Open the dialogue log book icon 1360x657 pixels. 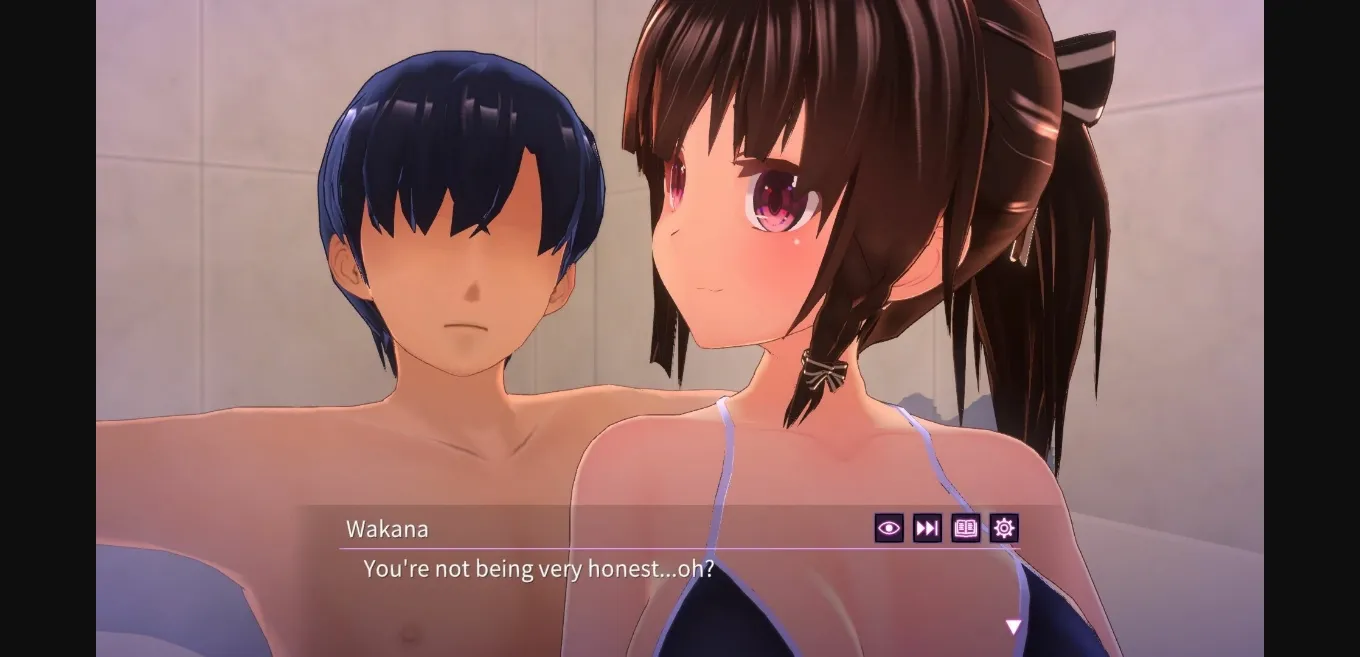[965, 528]
